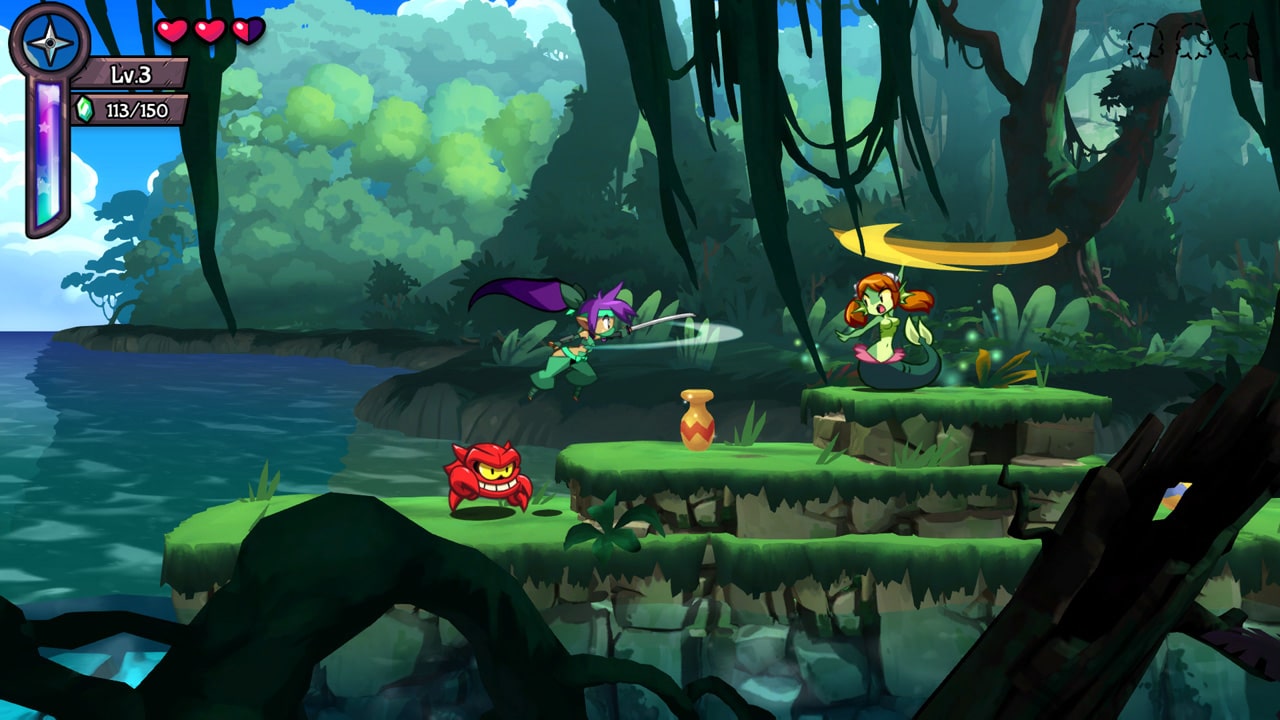Click the Lv.3 level plaque

coord(130,72)
